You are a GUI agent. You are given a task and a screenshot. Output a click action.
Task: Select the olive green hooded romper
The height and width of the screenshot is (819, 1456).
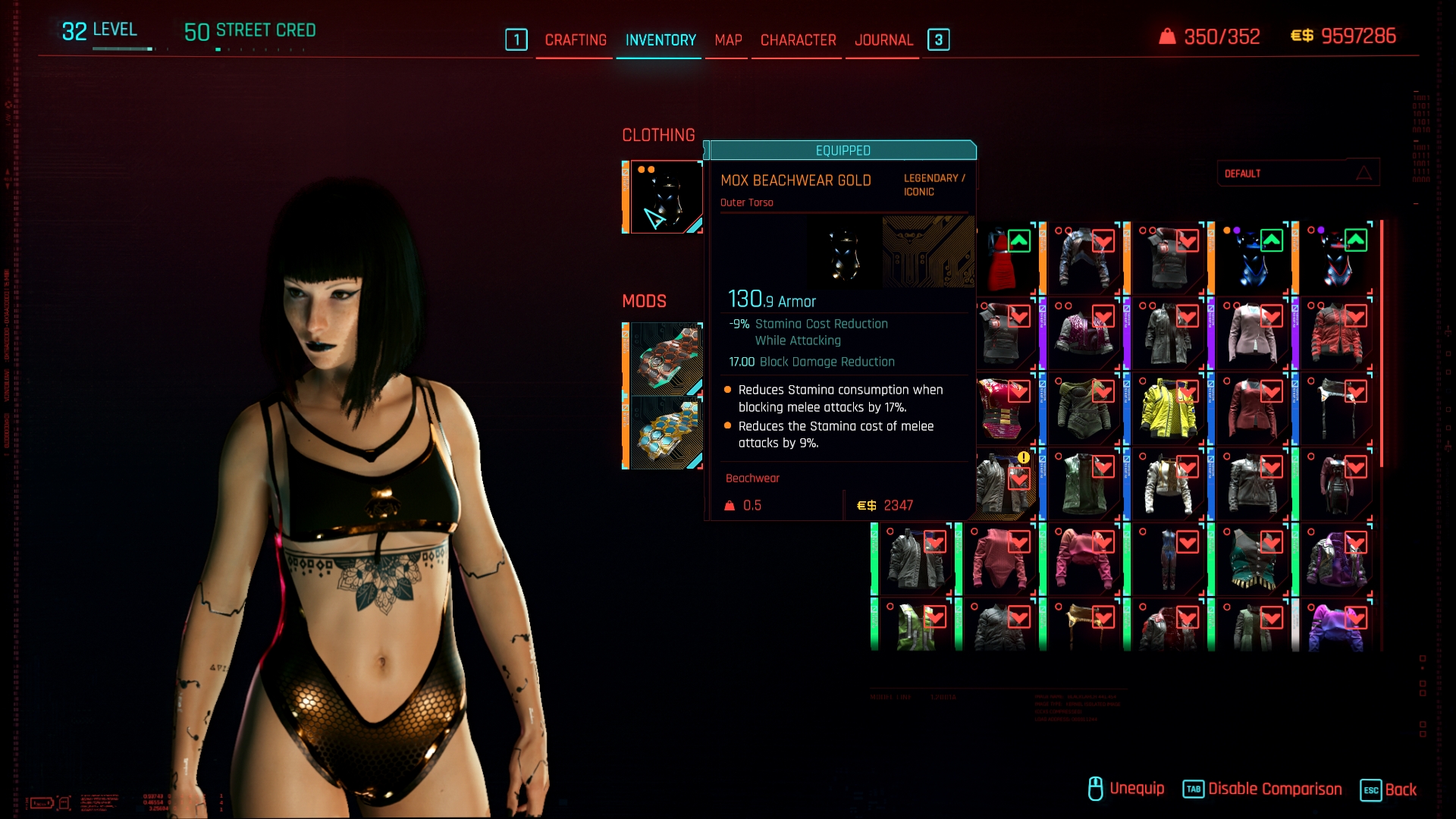click(x=1084, y=409)
